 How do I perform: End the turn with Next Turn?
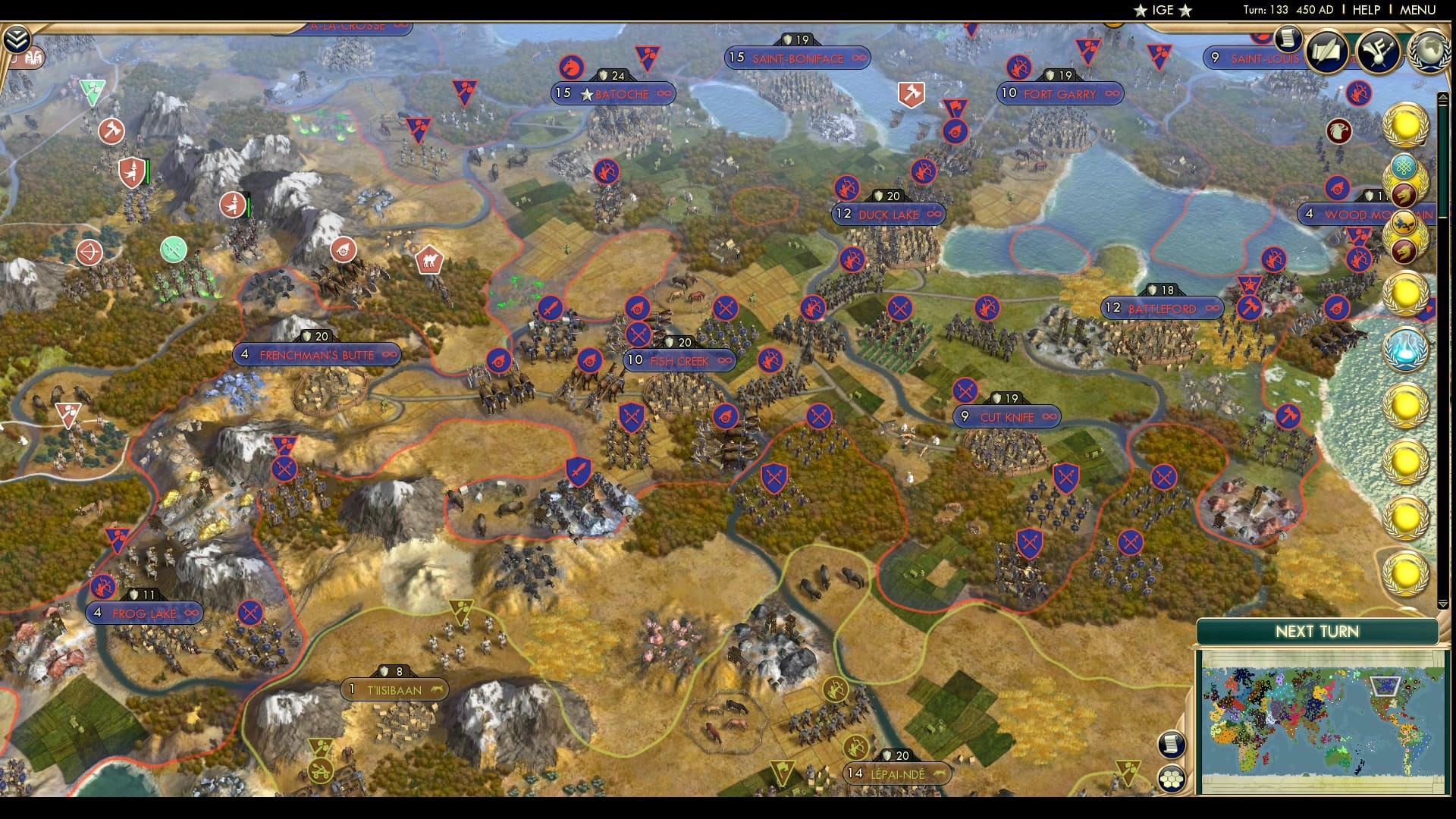(x=1316, y=632)
